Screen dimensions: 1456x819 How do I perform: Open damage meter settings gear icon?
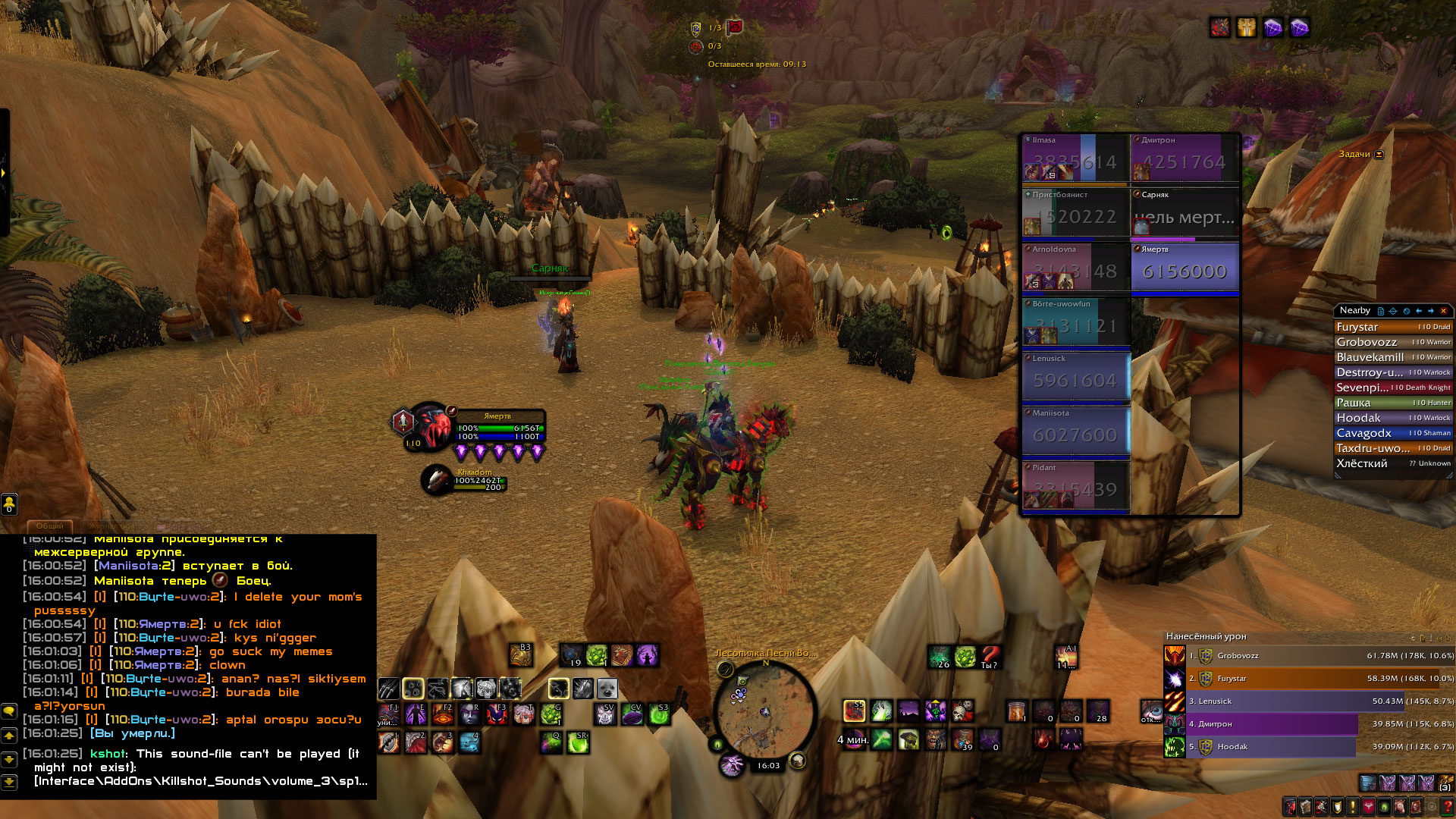1412,638
